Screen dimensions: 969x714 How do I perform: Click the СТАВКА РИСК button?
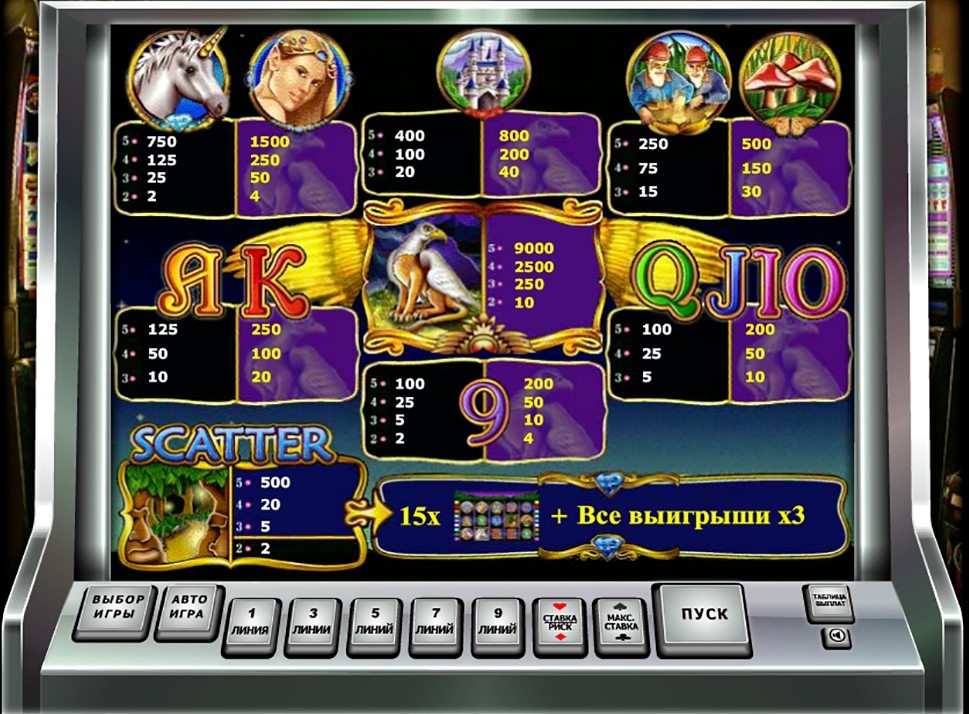click(x=560, y=626)
